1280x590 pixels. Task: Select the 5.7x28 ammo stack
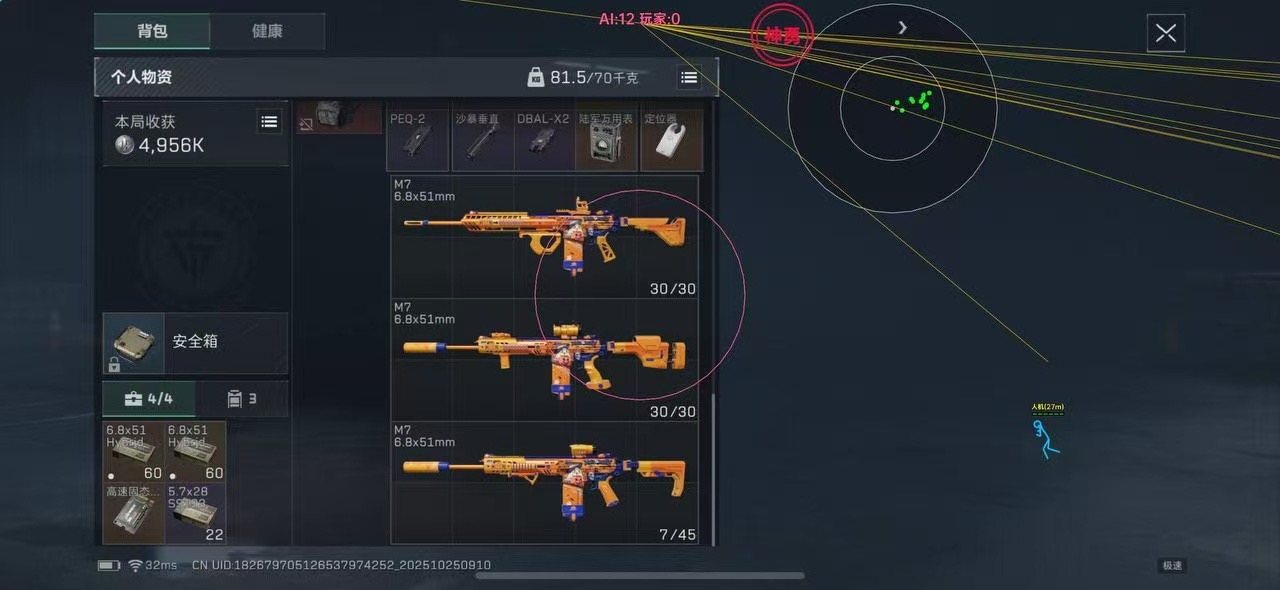pyautogui.click(x=196, y=514)
